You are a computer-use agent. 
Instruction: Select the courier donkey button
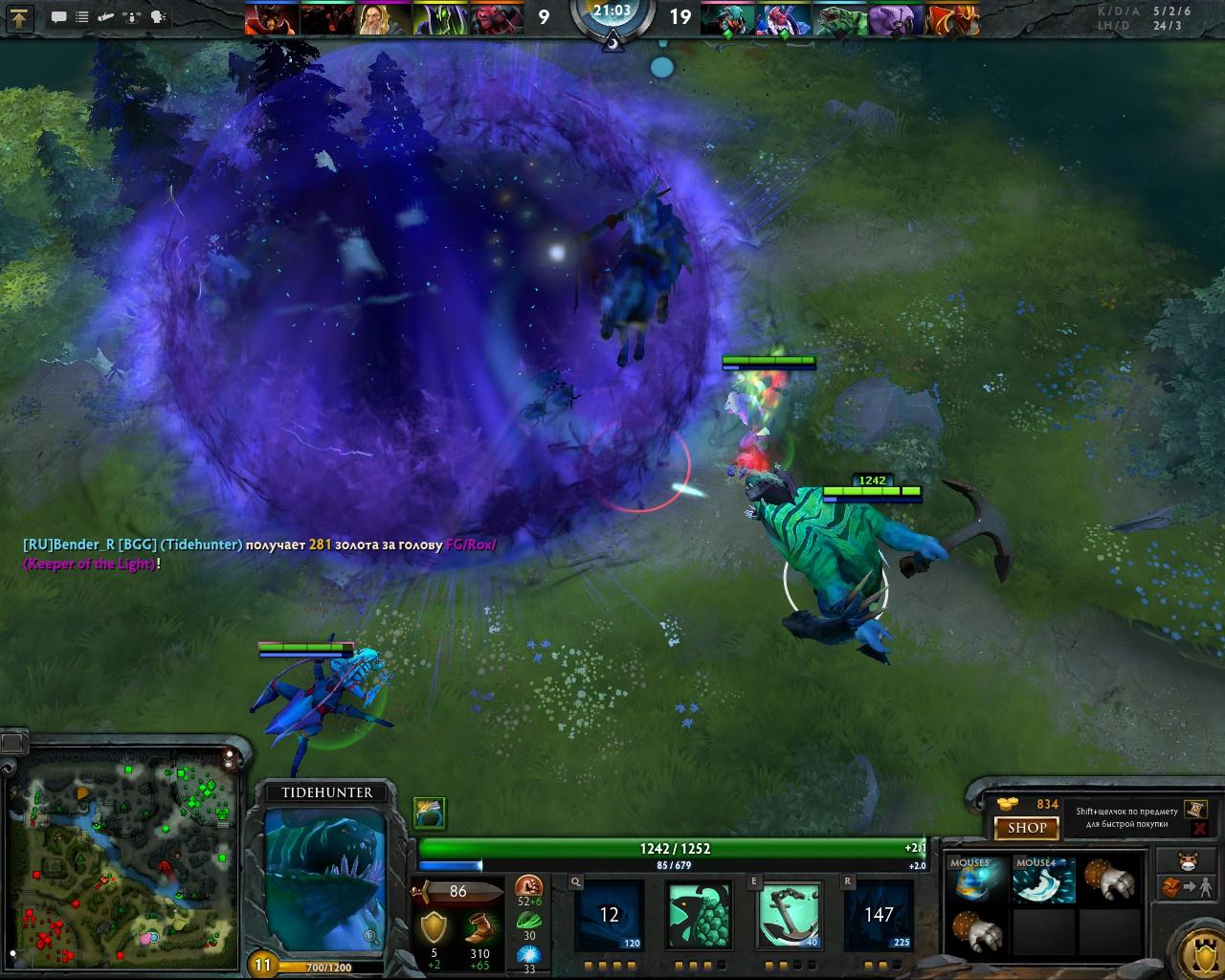1188,859
